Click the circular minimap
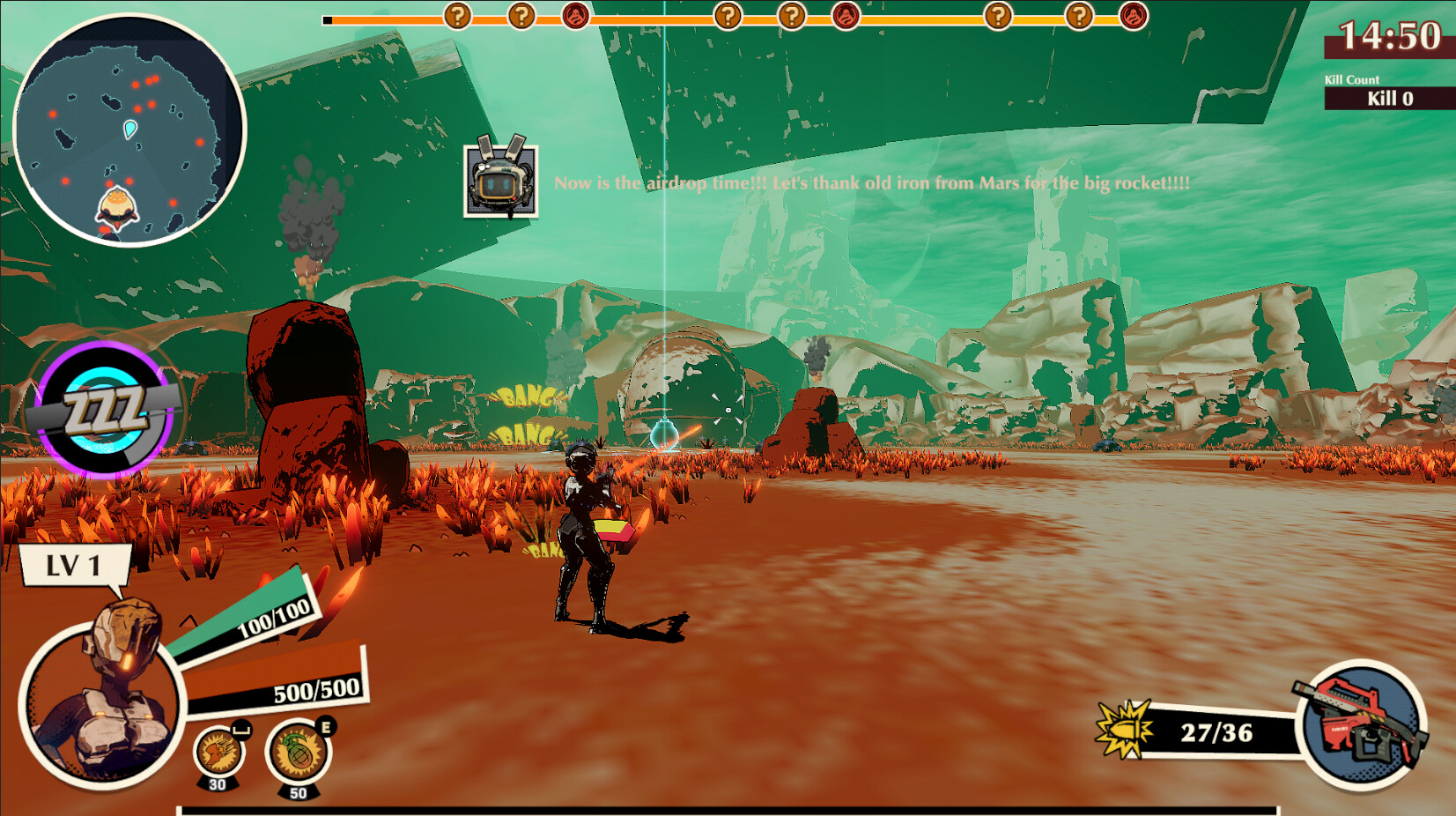The image size is (1456, 816). click(x=129, y=130)
